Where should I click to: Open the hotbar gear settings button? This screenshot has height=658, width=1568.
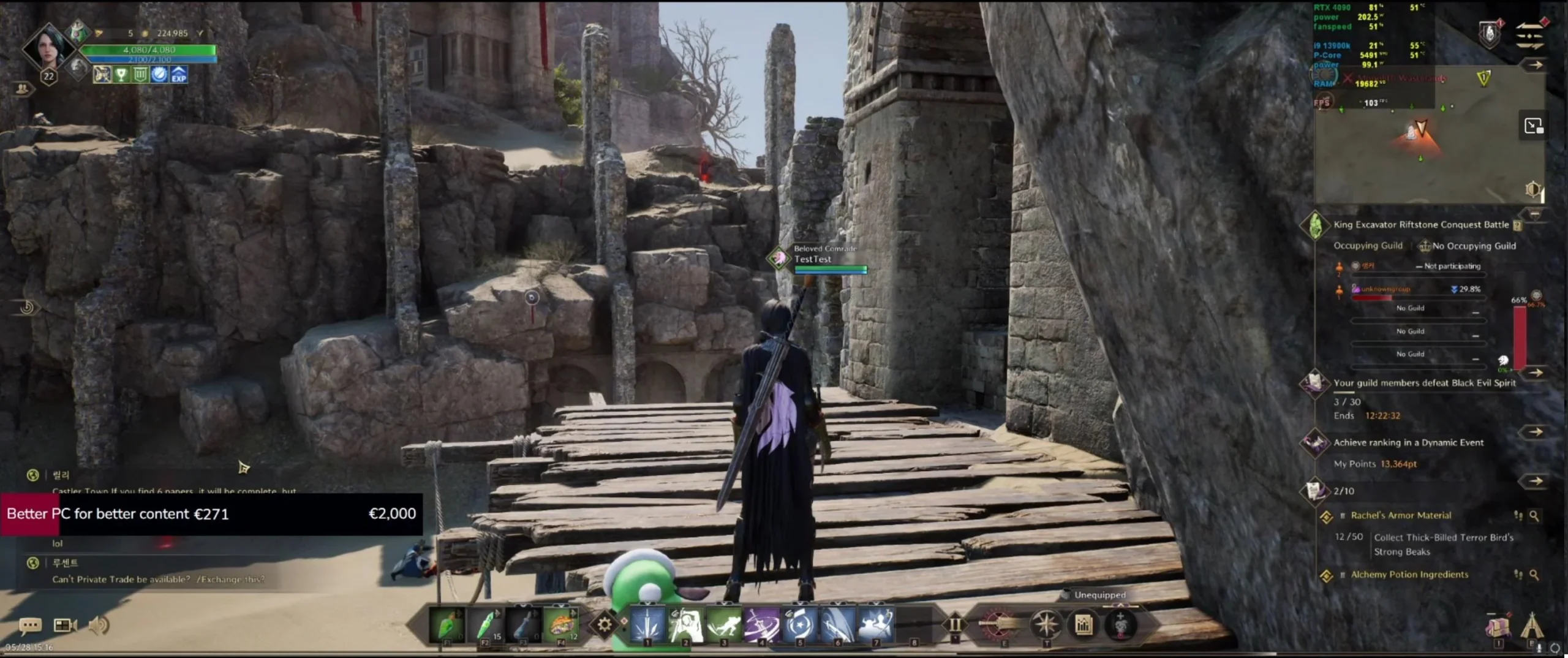[604, 624]
